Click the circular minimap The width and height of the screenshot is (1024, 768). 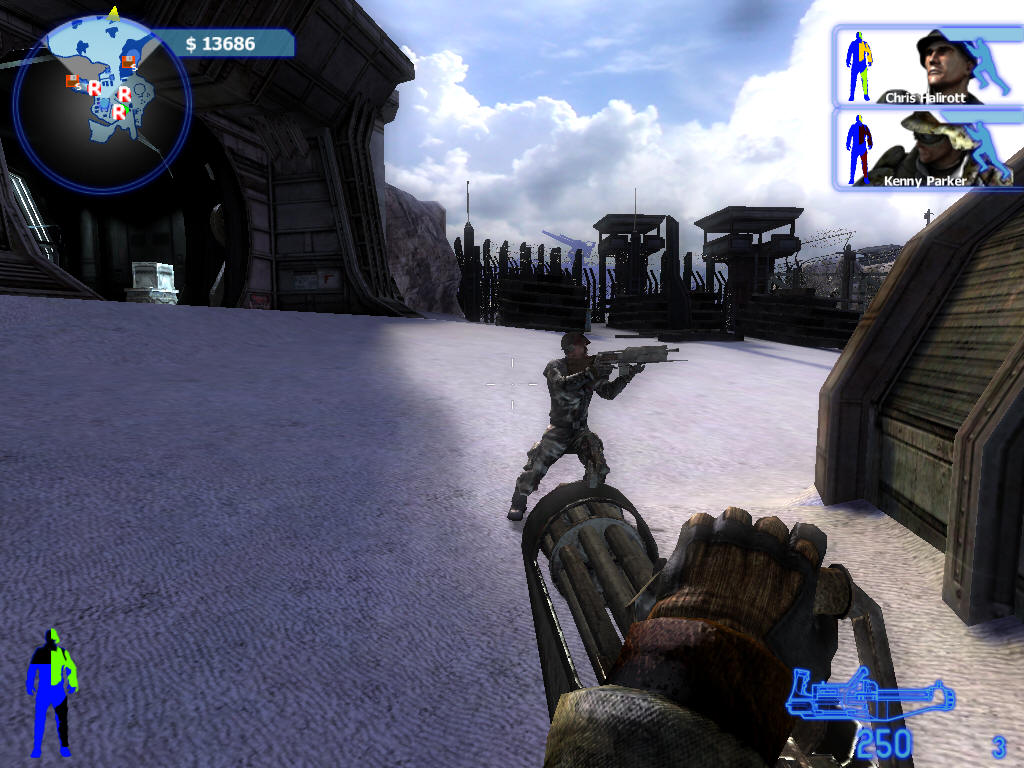pyautogui.click(x=101, y=101)
